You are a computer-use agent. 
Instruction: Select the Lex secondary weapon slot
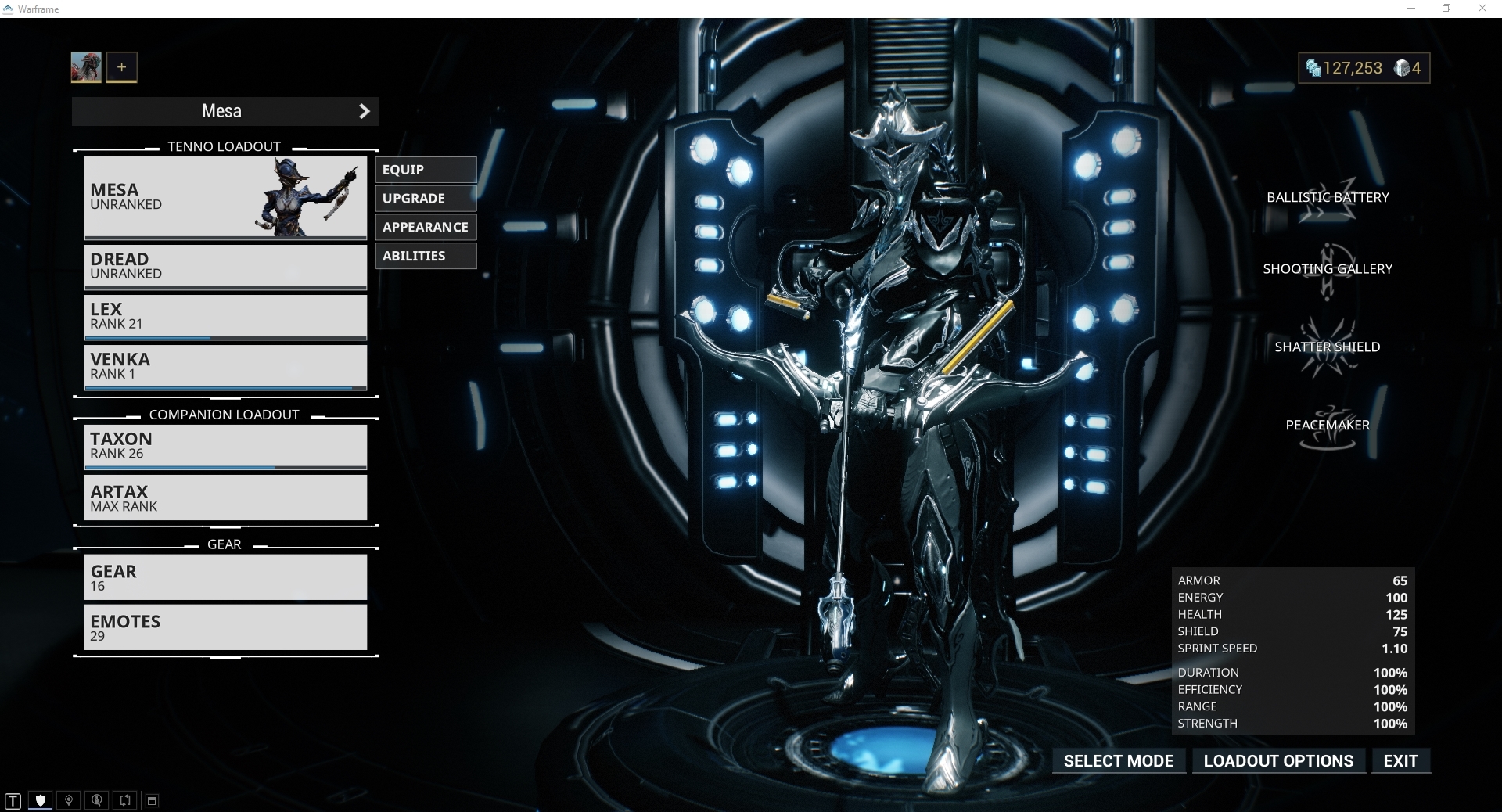pos(225,316)
